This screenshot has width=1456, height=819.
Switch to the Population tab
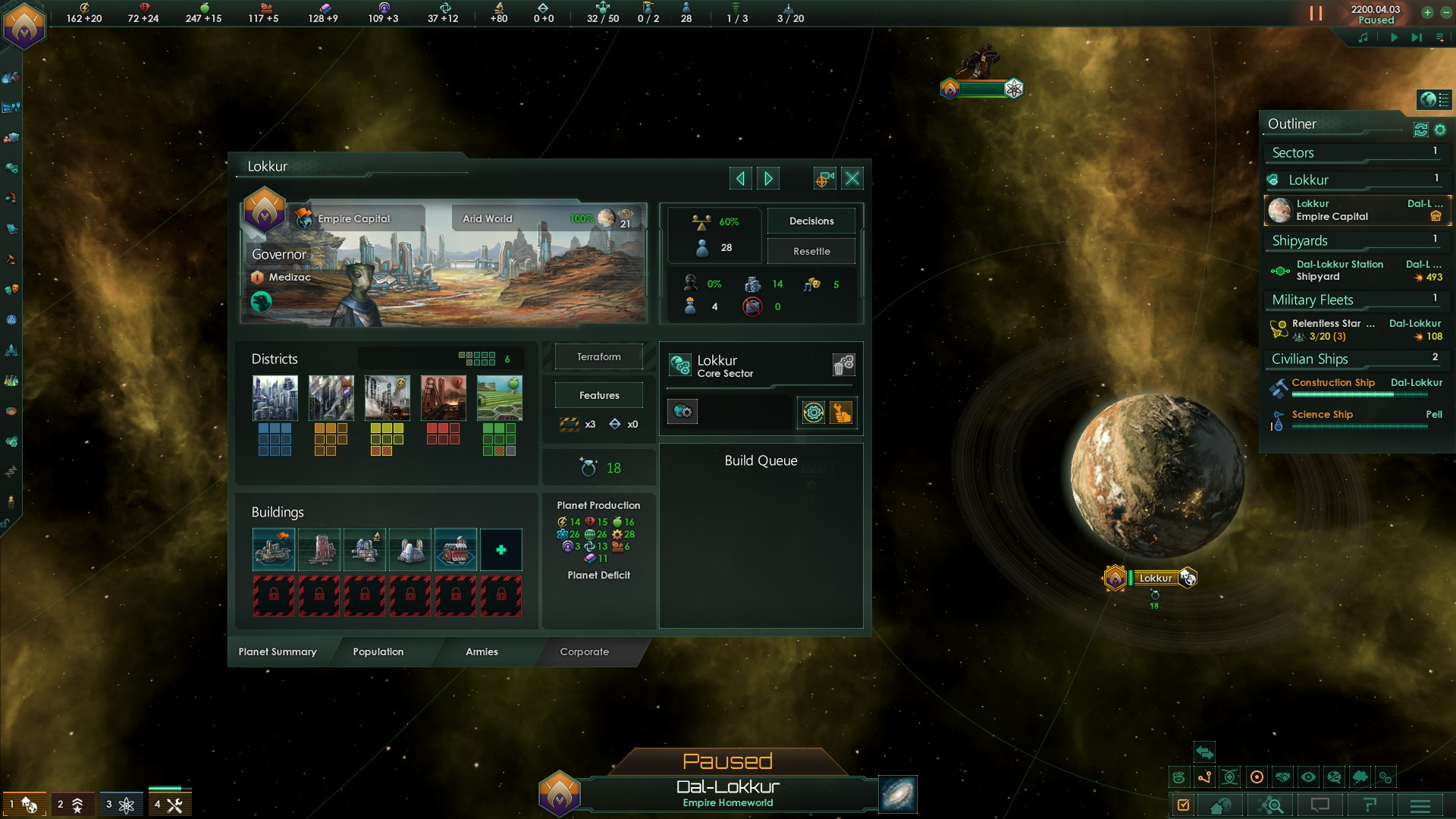coord(378,651)
